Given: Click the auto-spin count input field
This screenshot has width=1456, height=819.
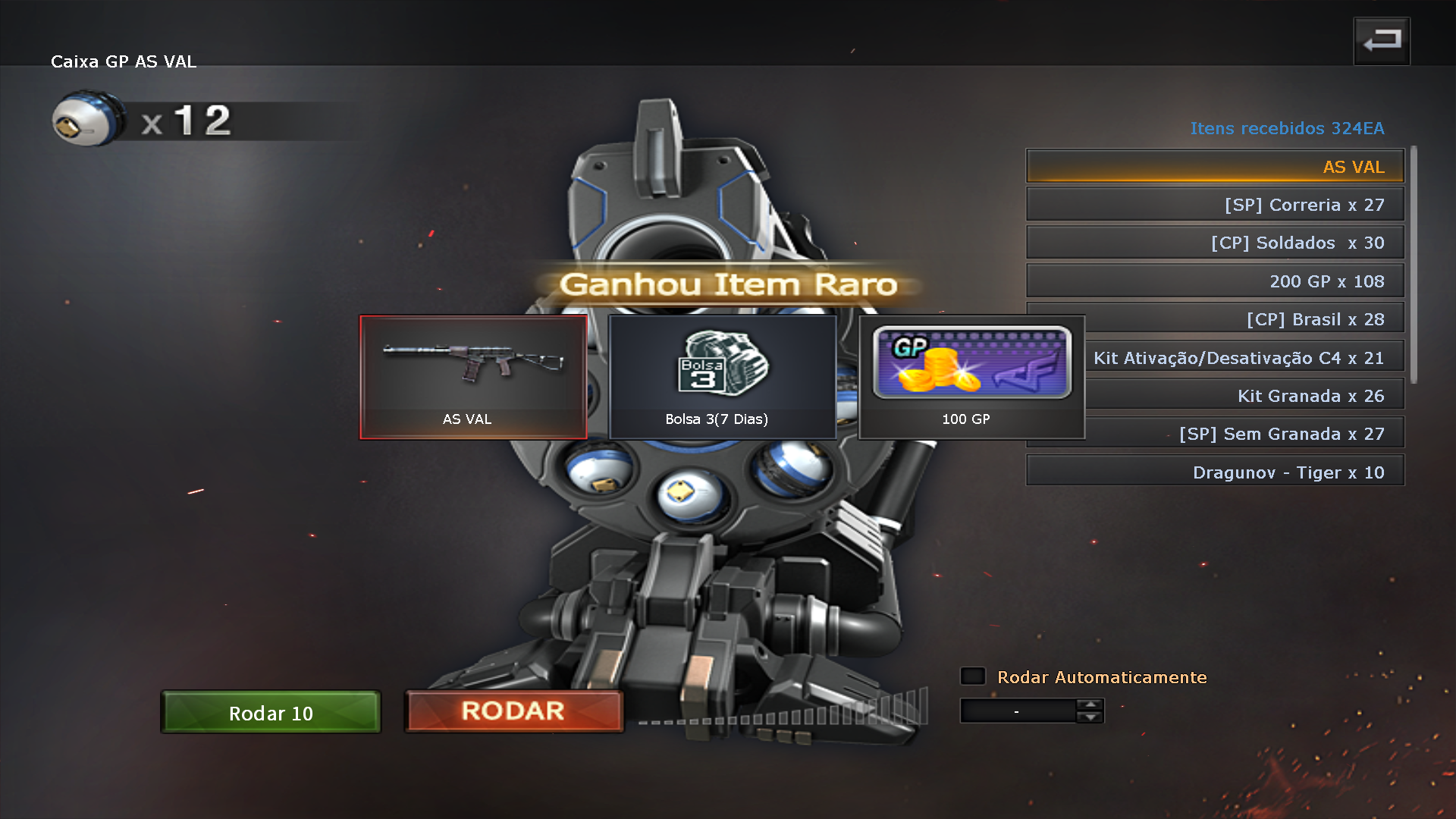Looking at the screenshot, I should click(1017, 711).
